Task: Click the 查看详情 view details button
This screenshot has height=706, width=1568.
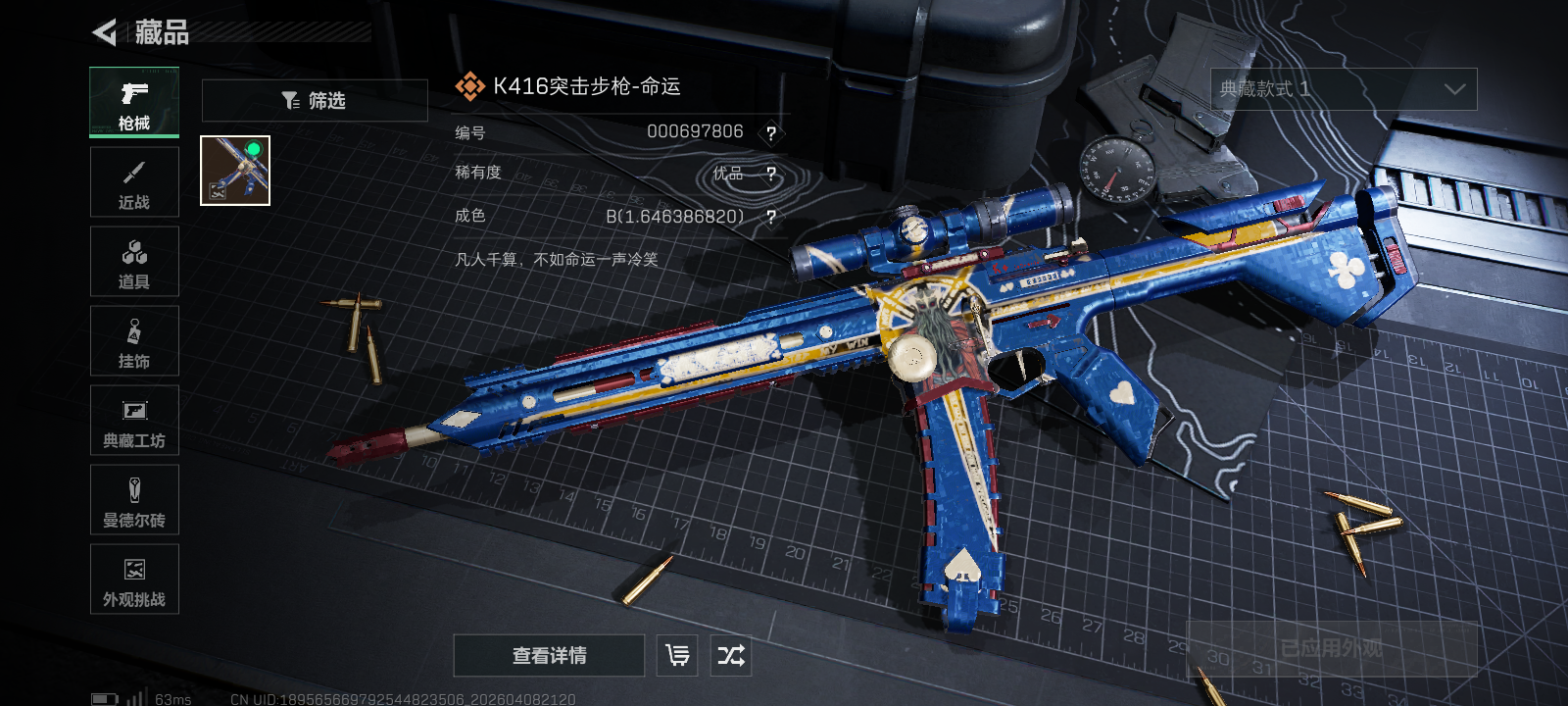Action: [549, 655]
